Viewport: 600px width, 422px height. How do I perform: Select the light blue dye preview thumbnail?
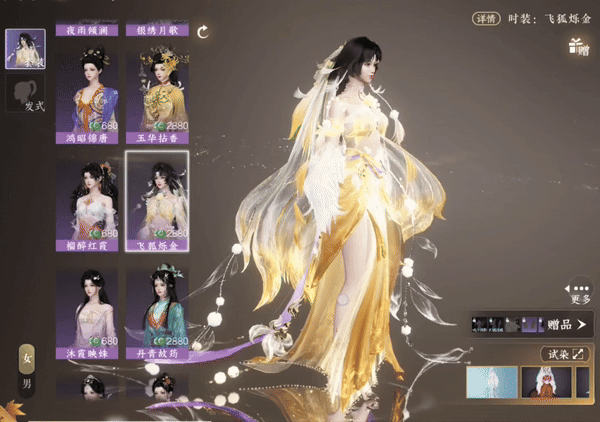coord(491,382)
